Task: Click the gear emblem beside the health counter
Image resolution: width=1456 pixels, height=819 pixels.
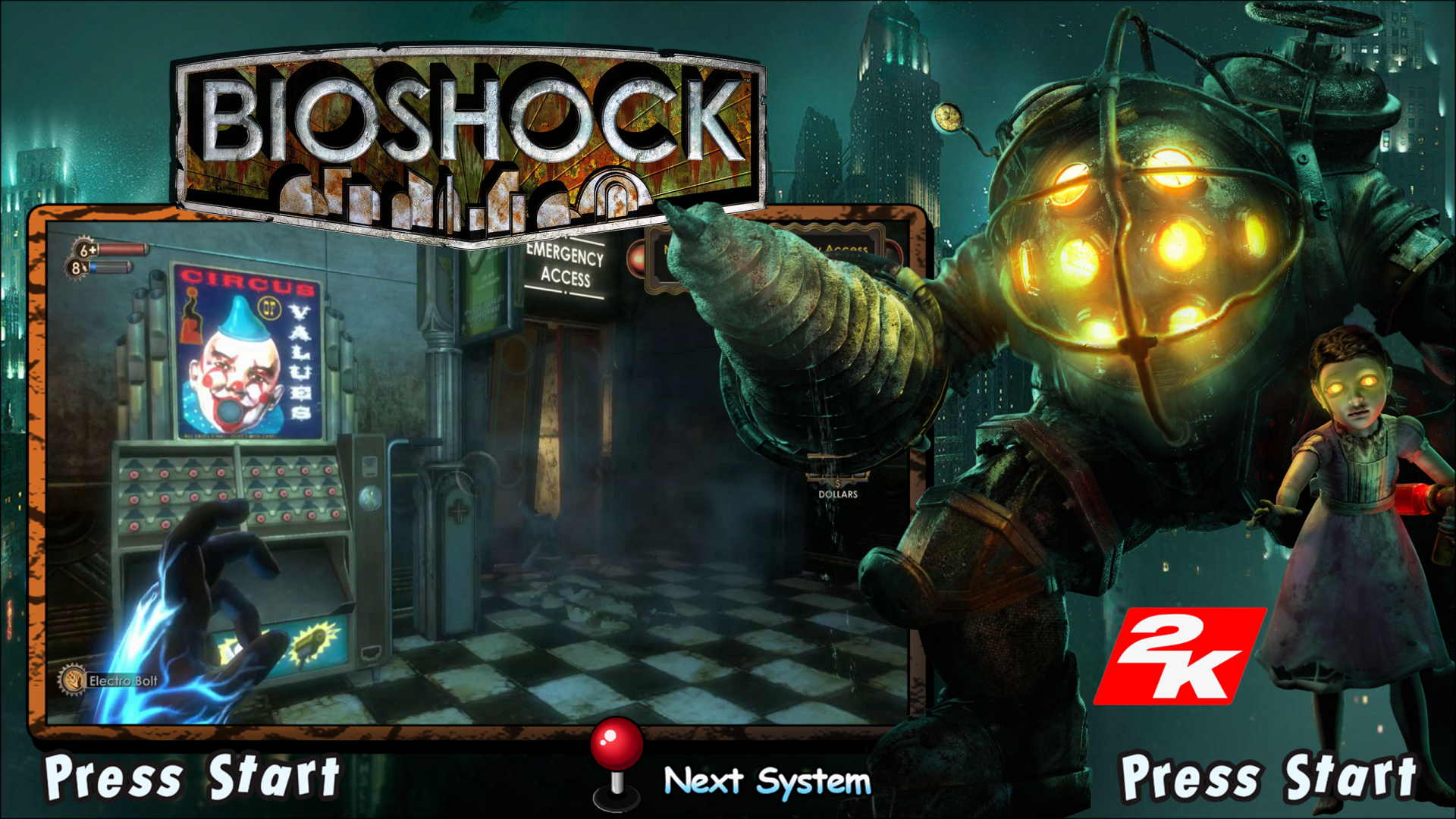Action: click(x=83, y=248)
